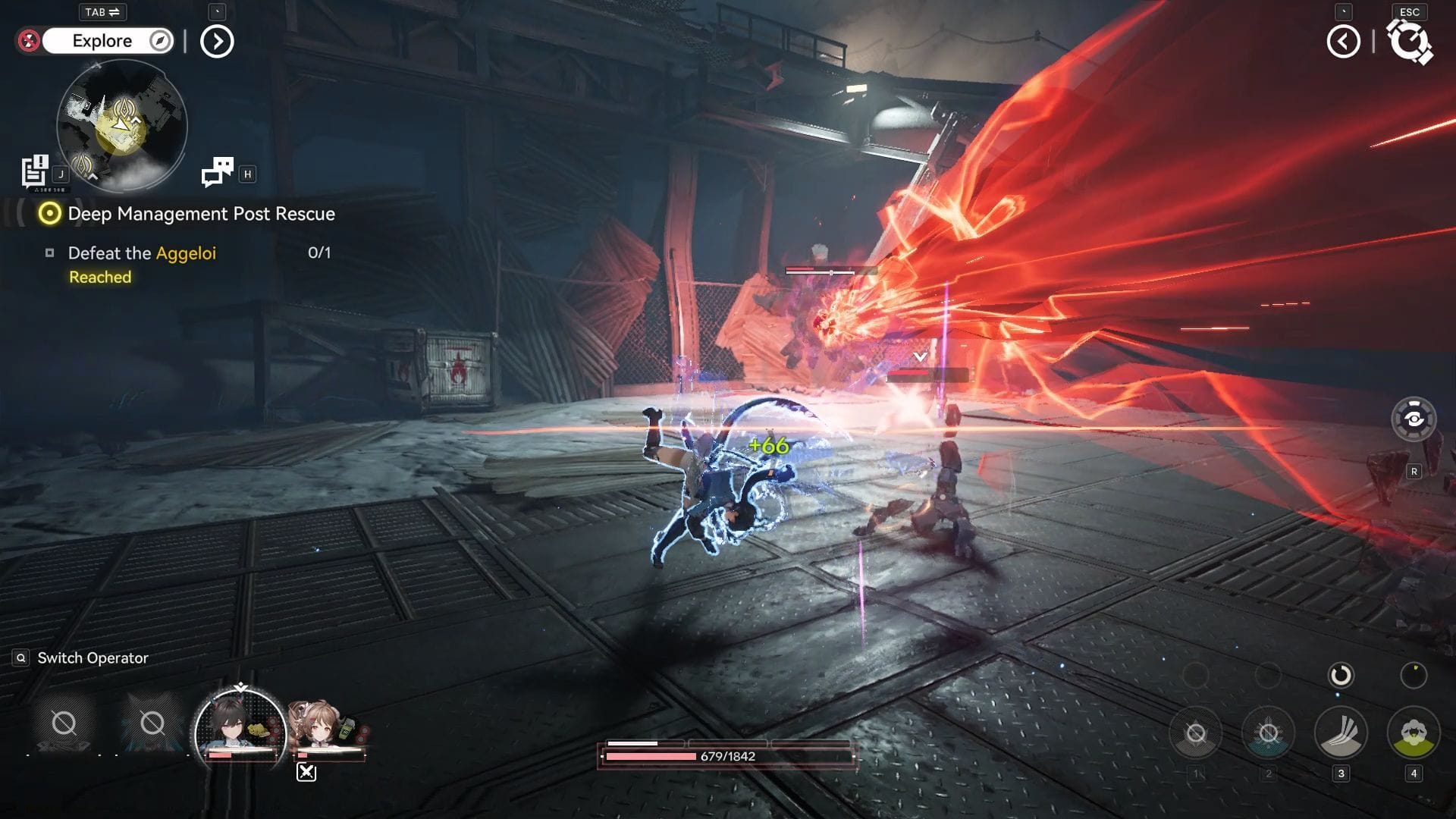Click the crossed-swords icon below brown-haired operator

(x=306, y=772)
